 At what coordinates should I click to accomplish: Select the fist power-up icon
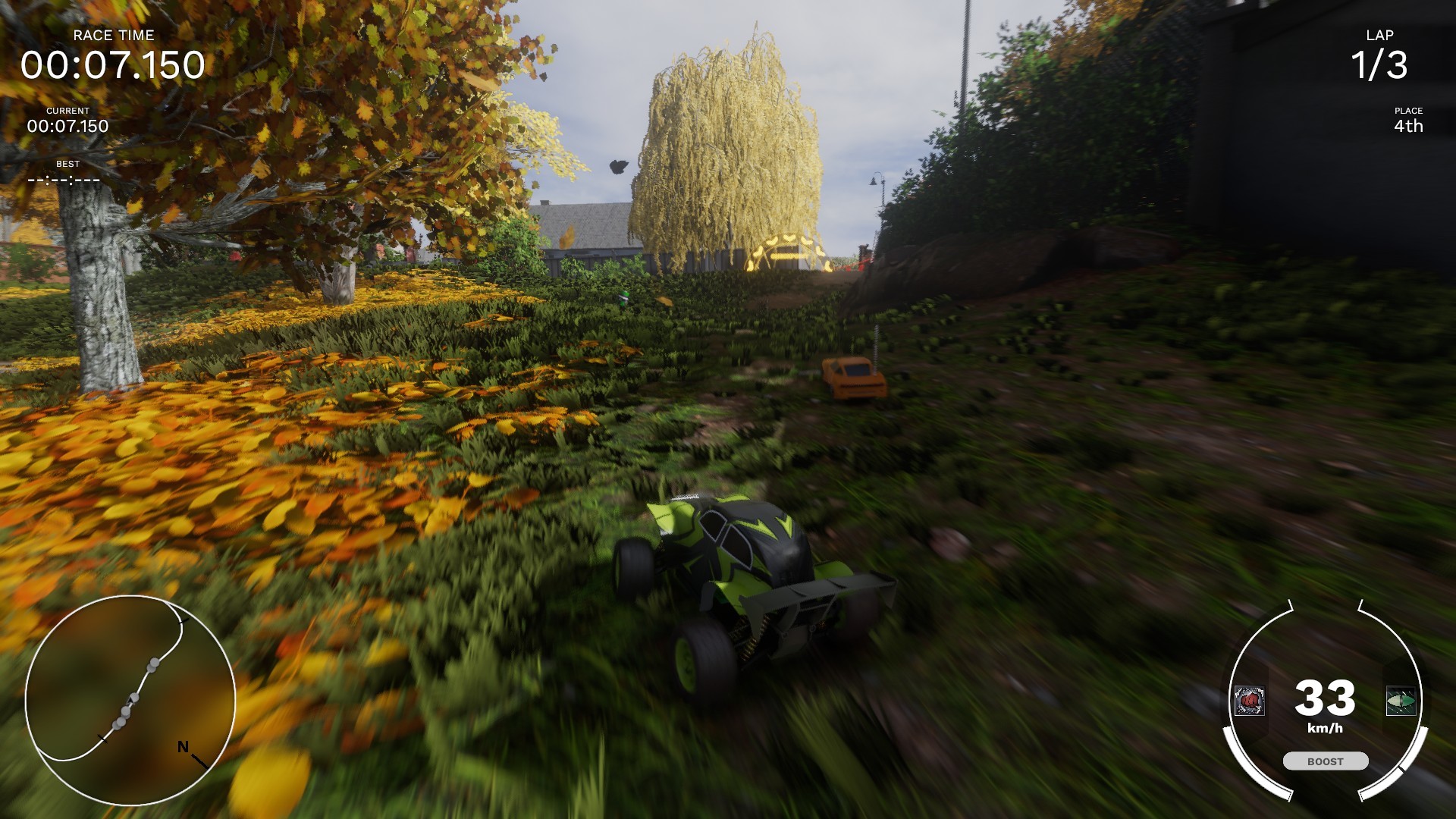point(1250,700)
